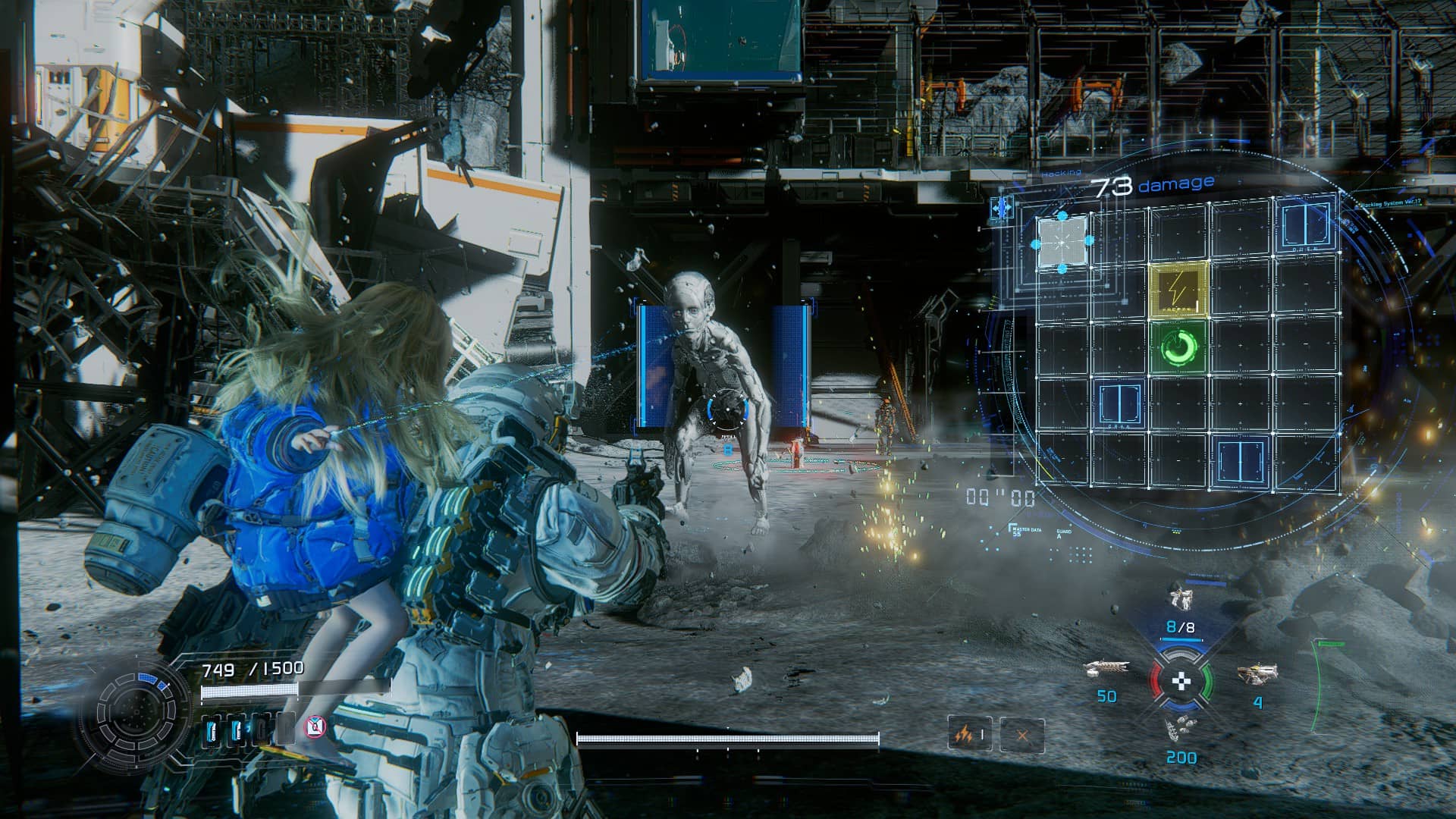This screenshot has height=819, width=1456.
Task: Select the yellow lightning bolt hacking tile
Action: 1178,289
